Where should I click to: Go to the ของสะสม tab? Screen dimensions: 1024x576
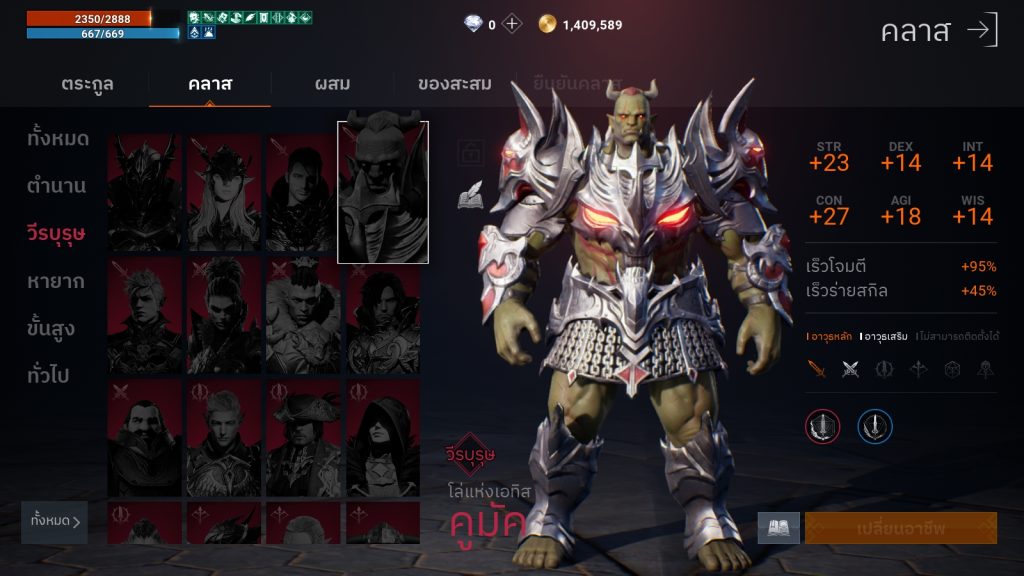(x=454, y=84)
